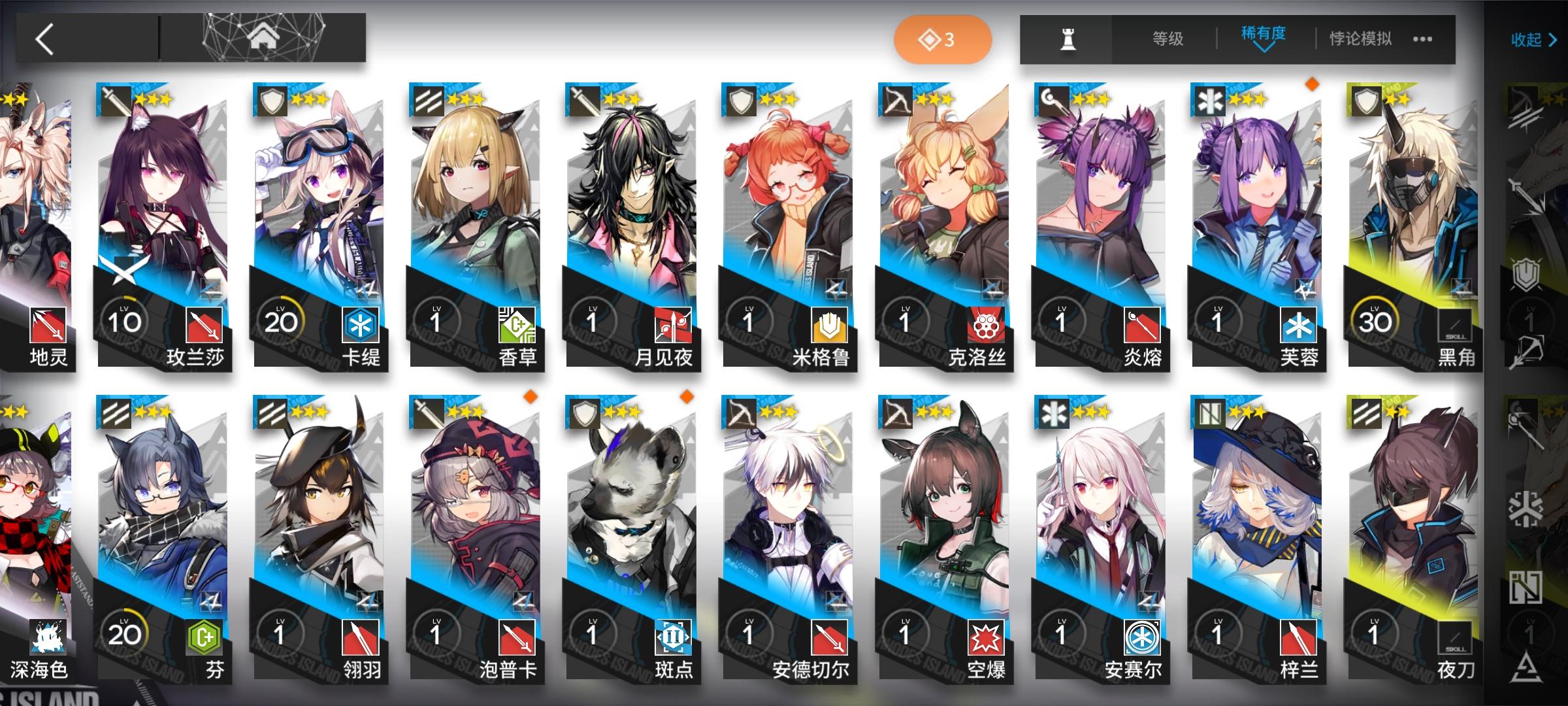
Task: Click the Medic class icon on 芙蓉's card
Action: click(1208, 101)
